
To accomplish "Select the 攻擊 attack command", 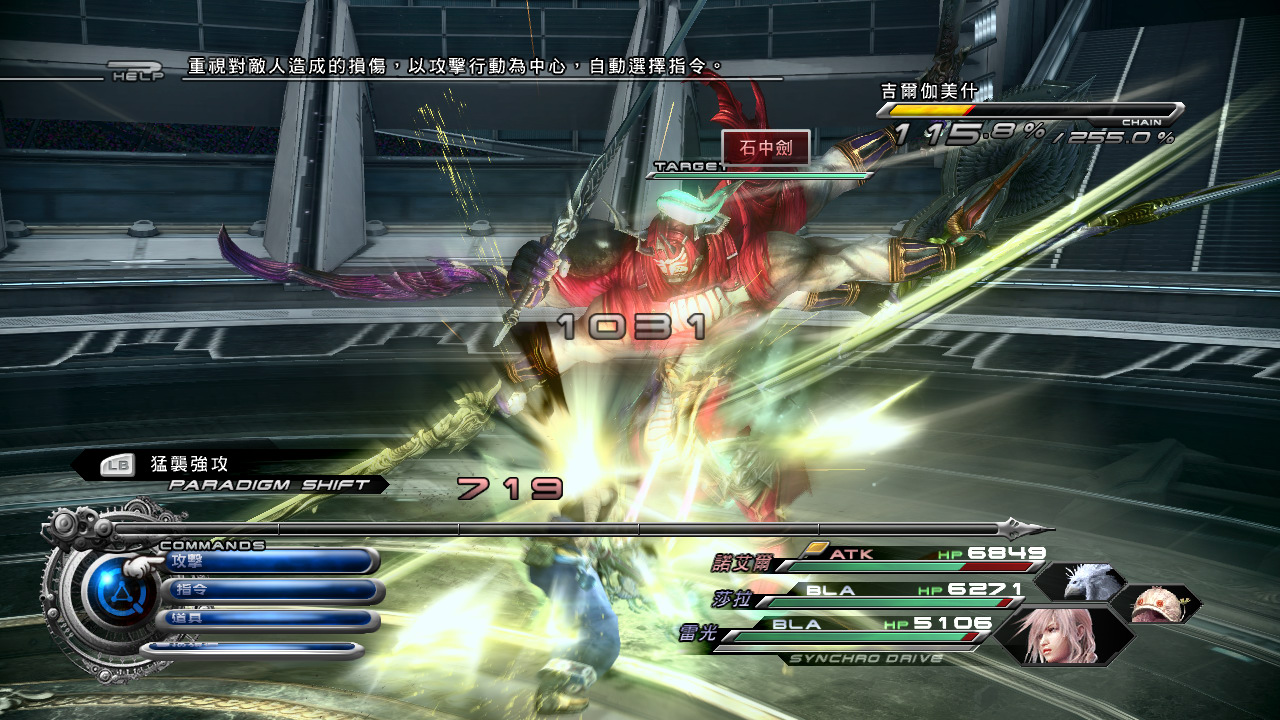I will 270,561.
